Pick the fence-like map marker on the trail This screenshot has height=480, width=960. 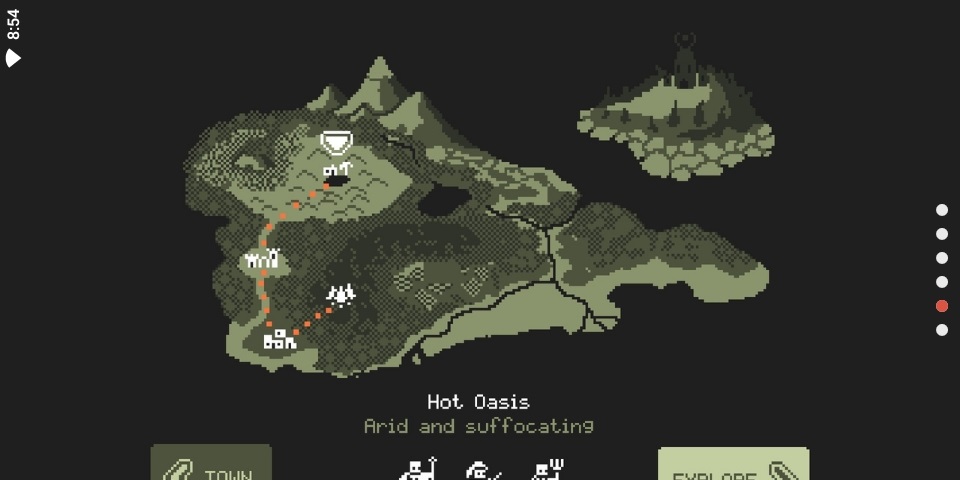262,261
